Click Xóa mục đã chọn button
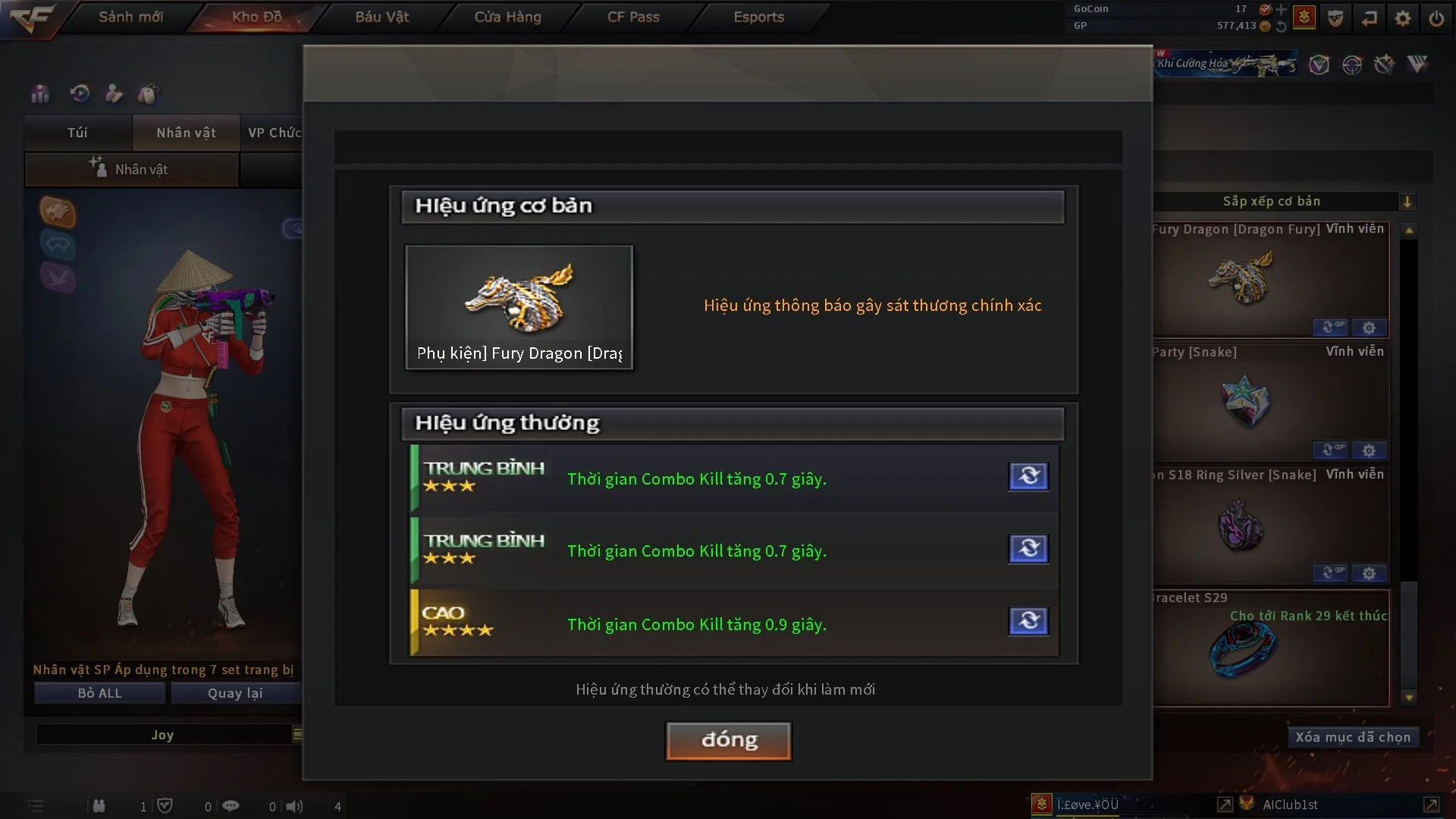 [x=1352, y=737]
